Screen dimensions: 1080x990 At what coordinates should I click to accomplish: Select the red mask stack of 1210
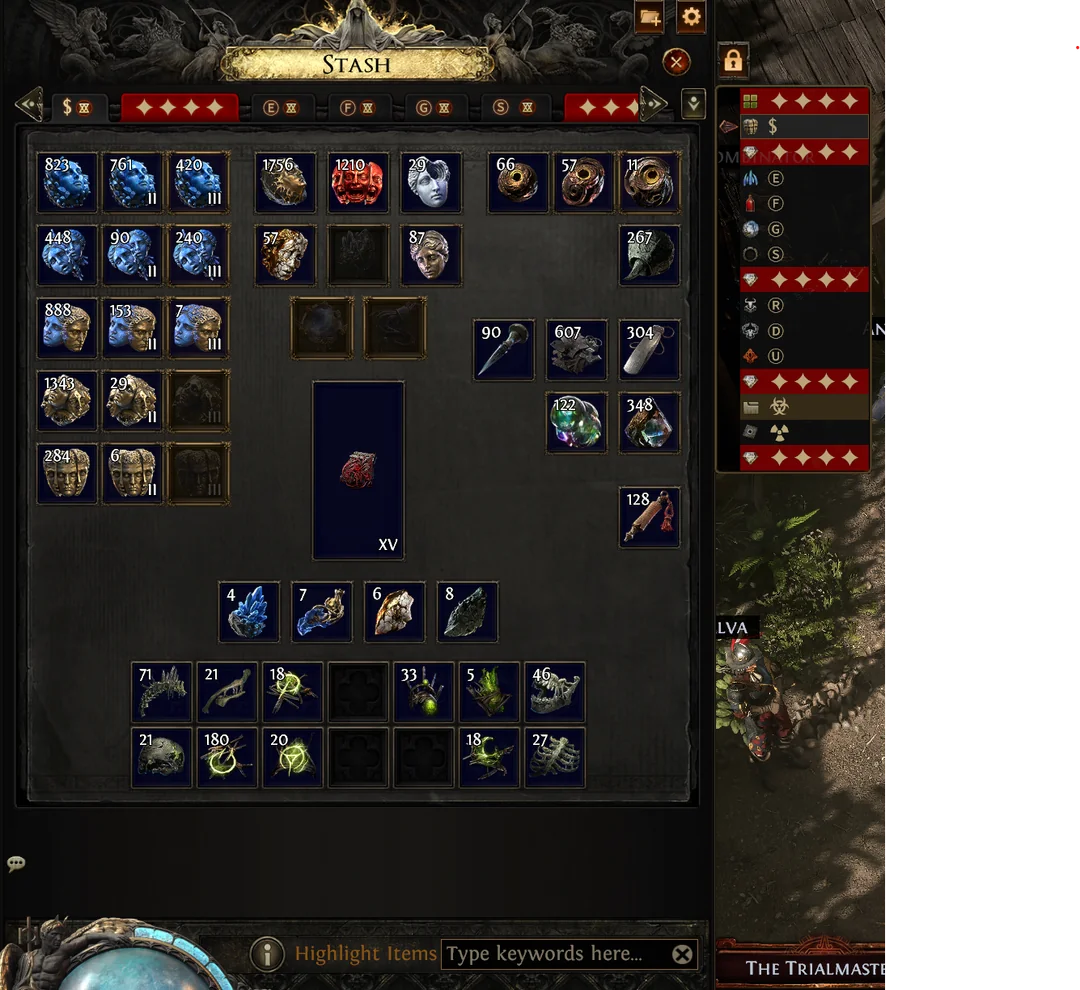(x=358, y=182)
